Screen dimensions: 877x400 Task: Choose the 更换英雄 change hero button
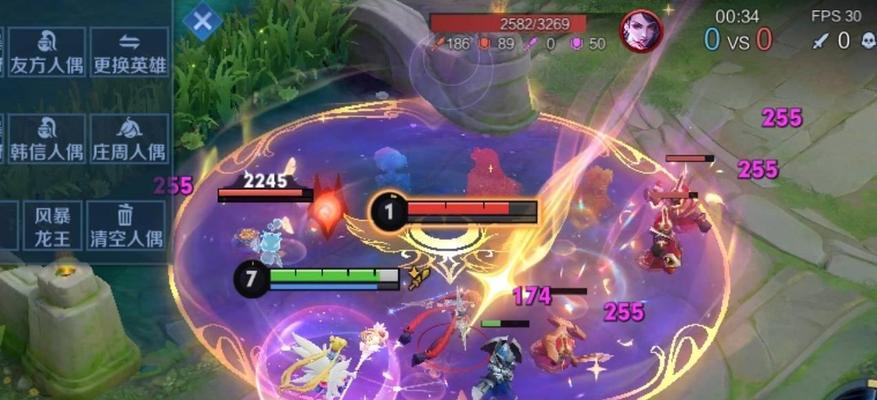coord(128,53)
